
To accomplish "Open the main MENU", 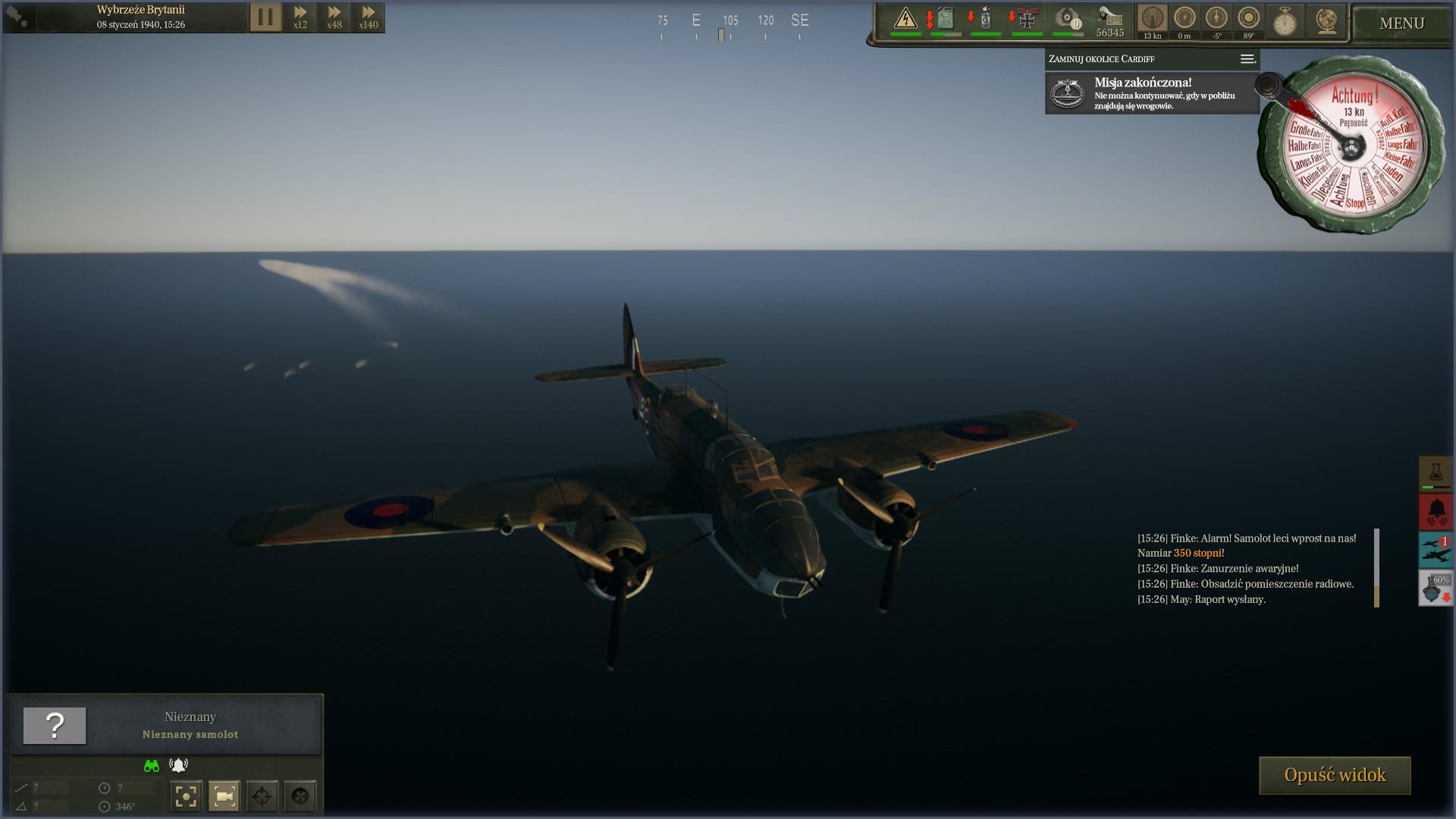I will [x=1401, y=24].
